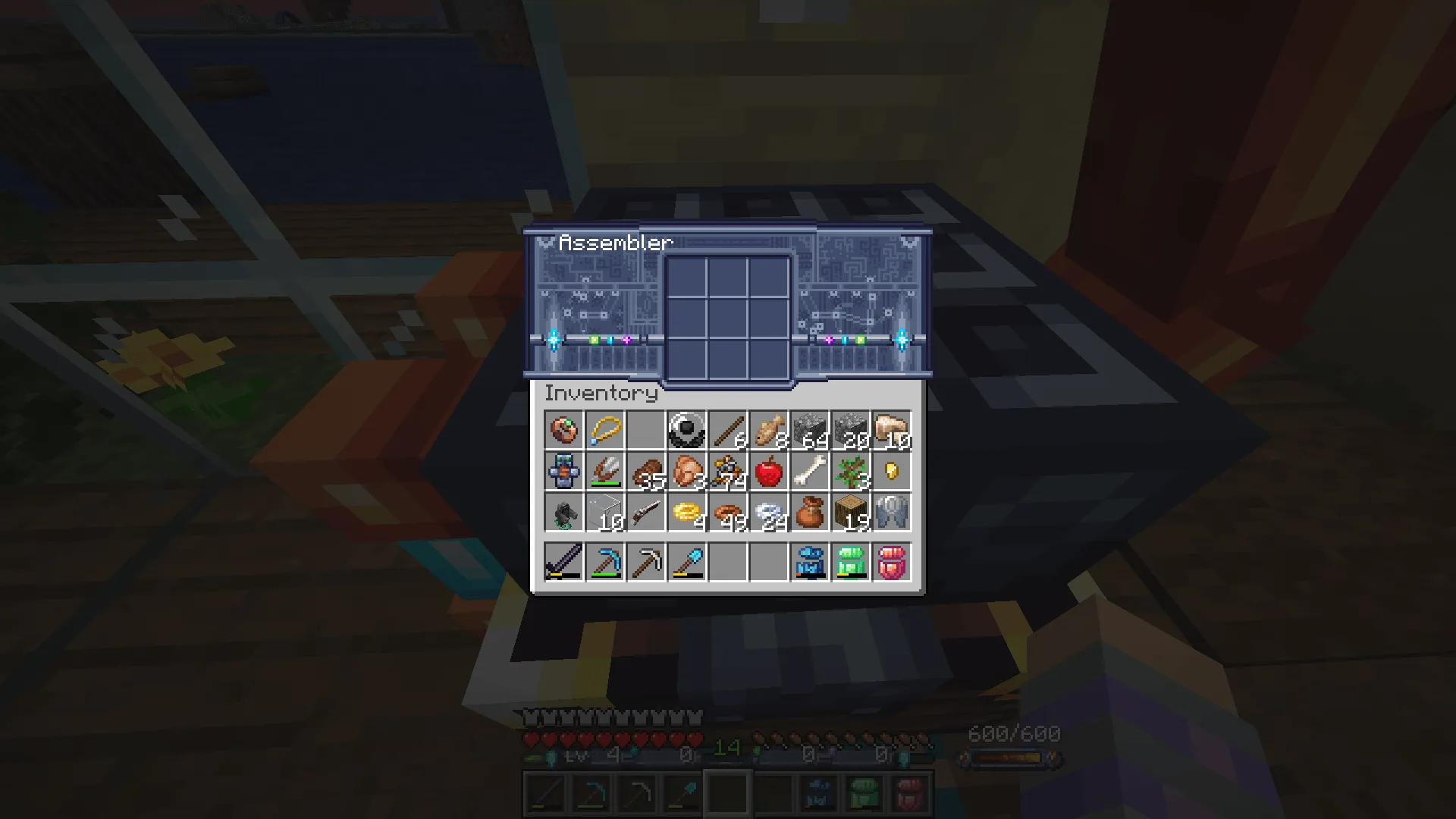The width and height of the screenshot is (1456, 819).
Task: Click the brown pouch item
Action: point(811,511)
